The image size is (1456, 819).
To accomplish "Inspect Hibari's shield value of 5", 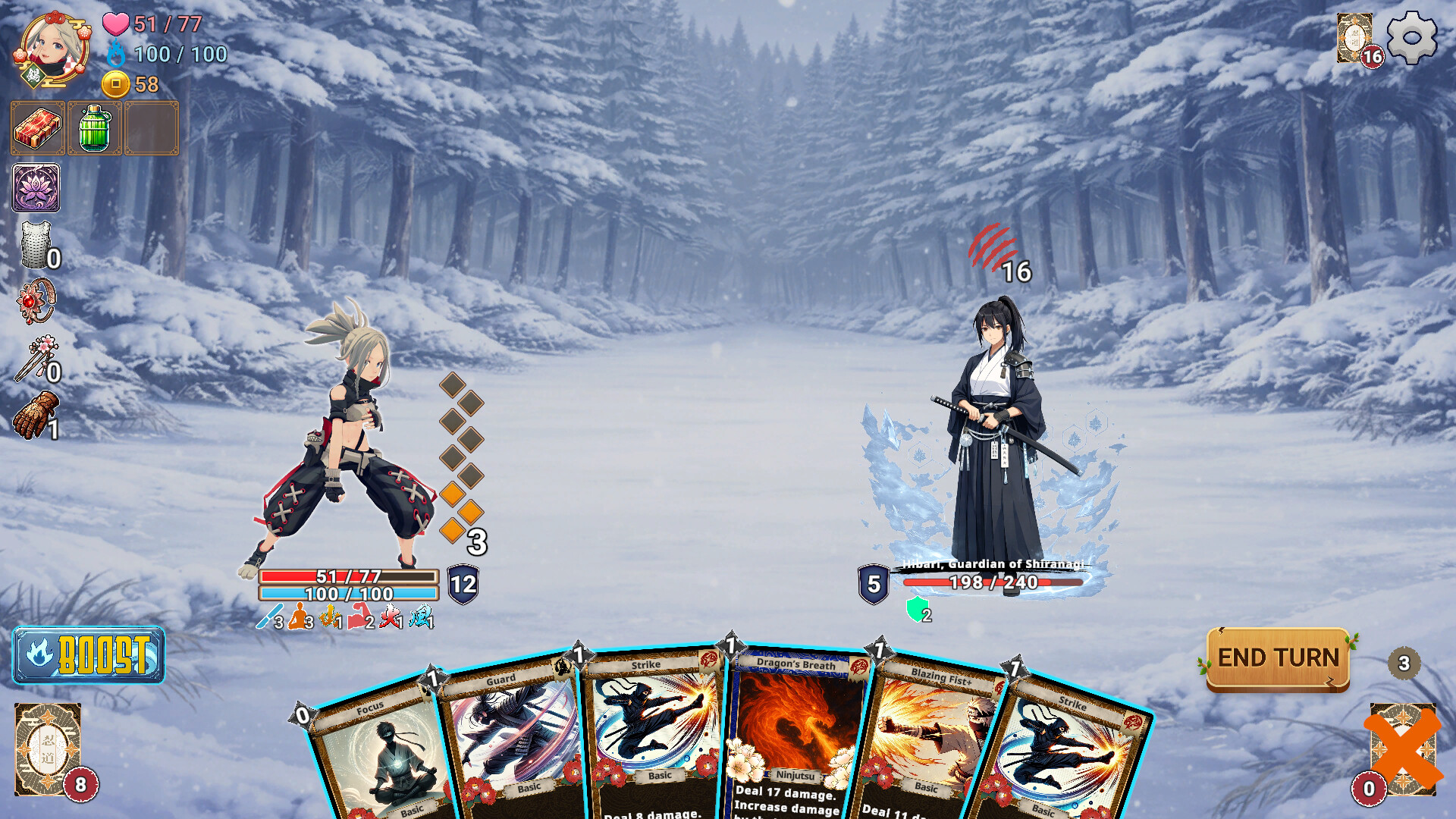I will tap(874, 582).
